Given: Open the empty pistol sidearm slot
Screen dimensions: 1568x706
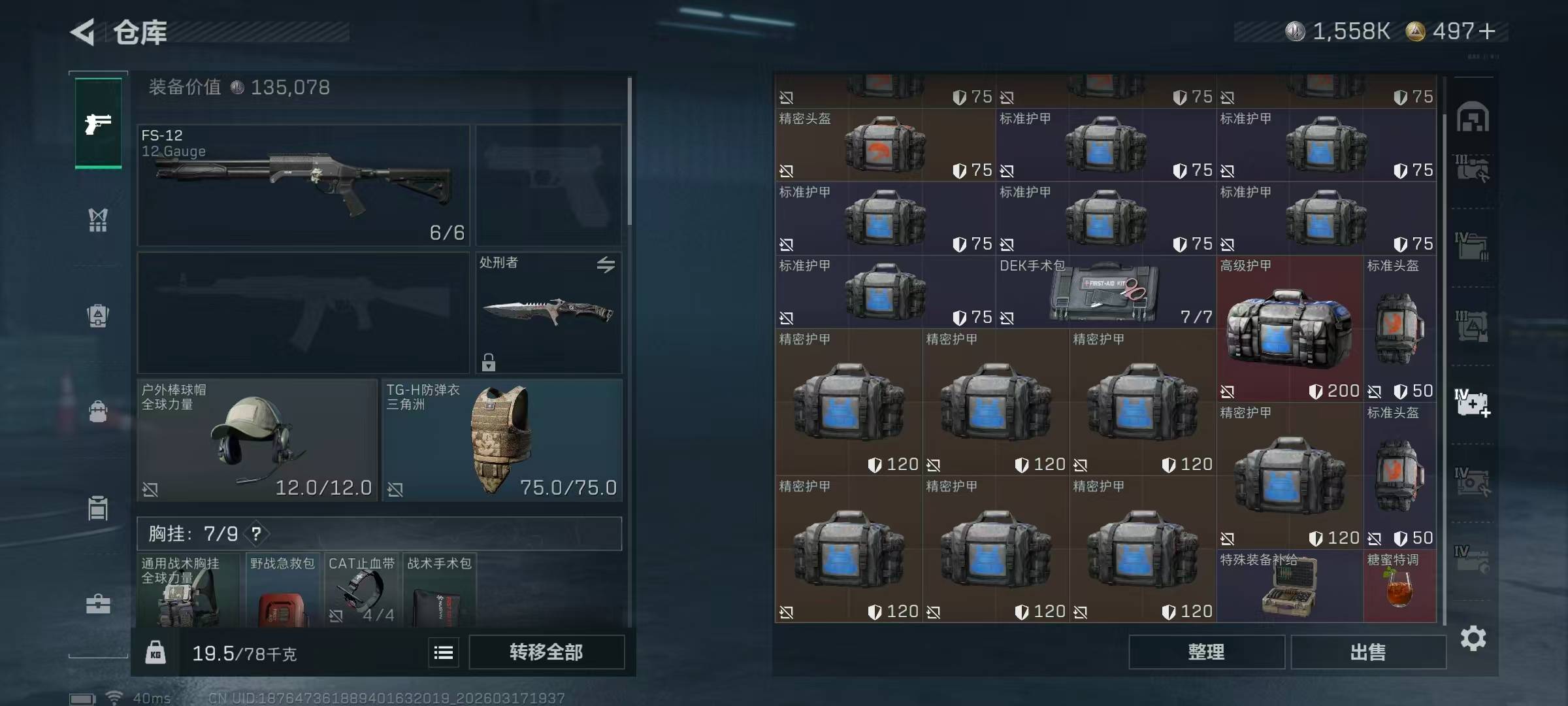Looking at the screenshot, I should point(548,186).
